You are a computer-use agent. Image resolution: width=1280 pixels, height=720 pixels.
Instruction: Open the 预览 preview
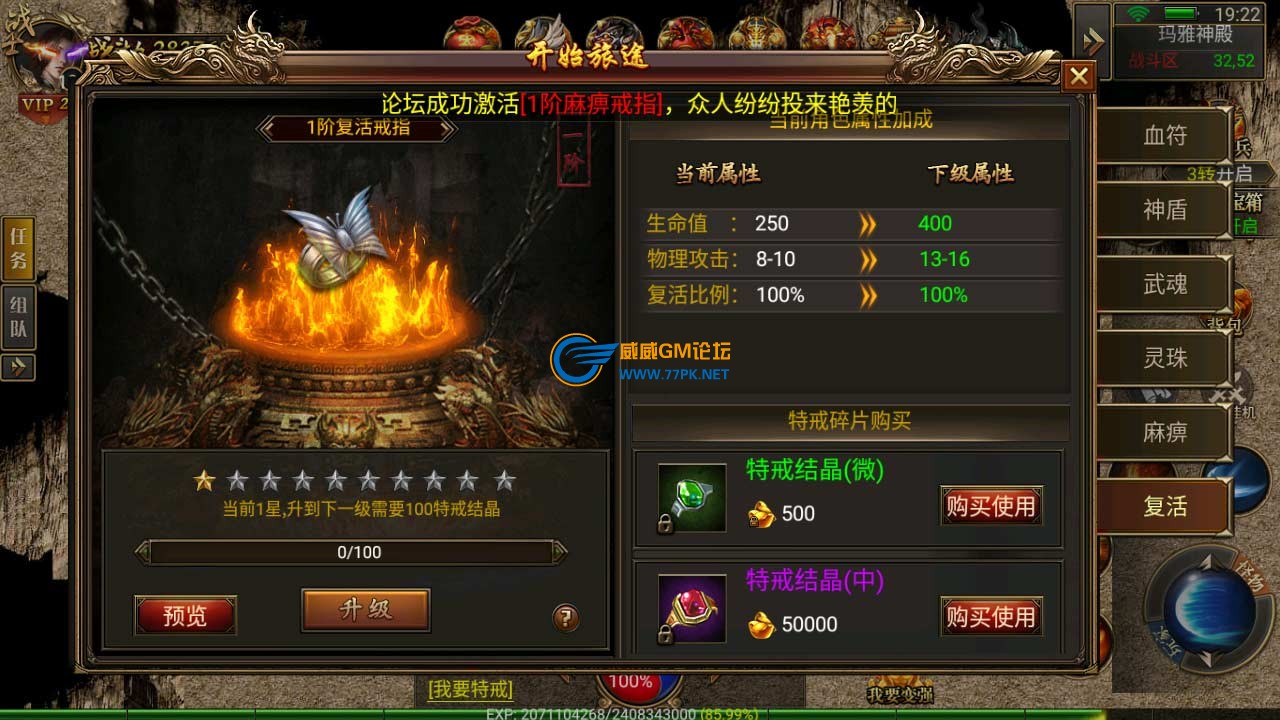tap(185, 615)
